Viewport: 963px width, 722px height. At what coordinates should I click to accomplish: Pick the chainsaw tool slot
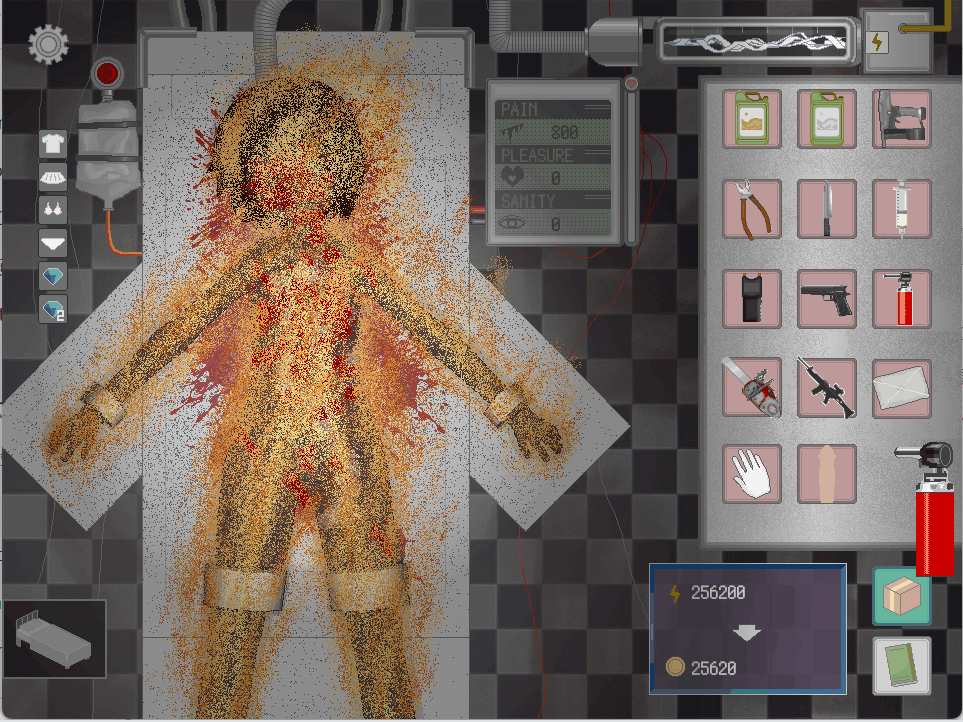pos(752,388)
